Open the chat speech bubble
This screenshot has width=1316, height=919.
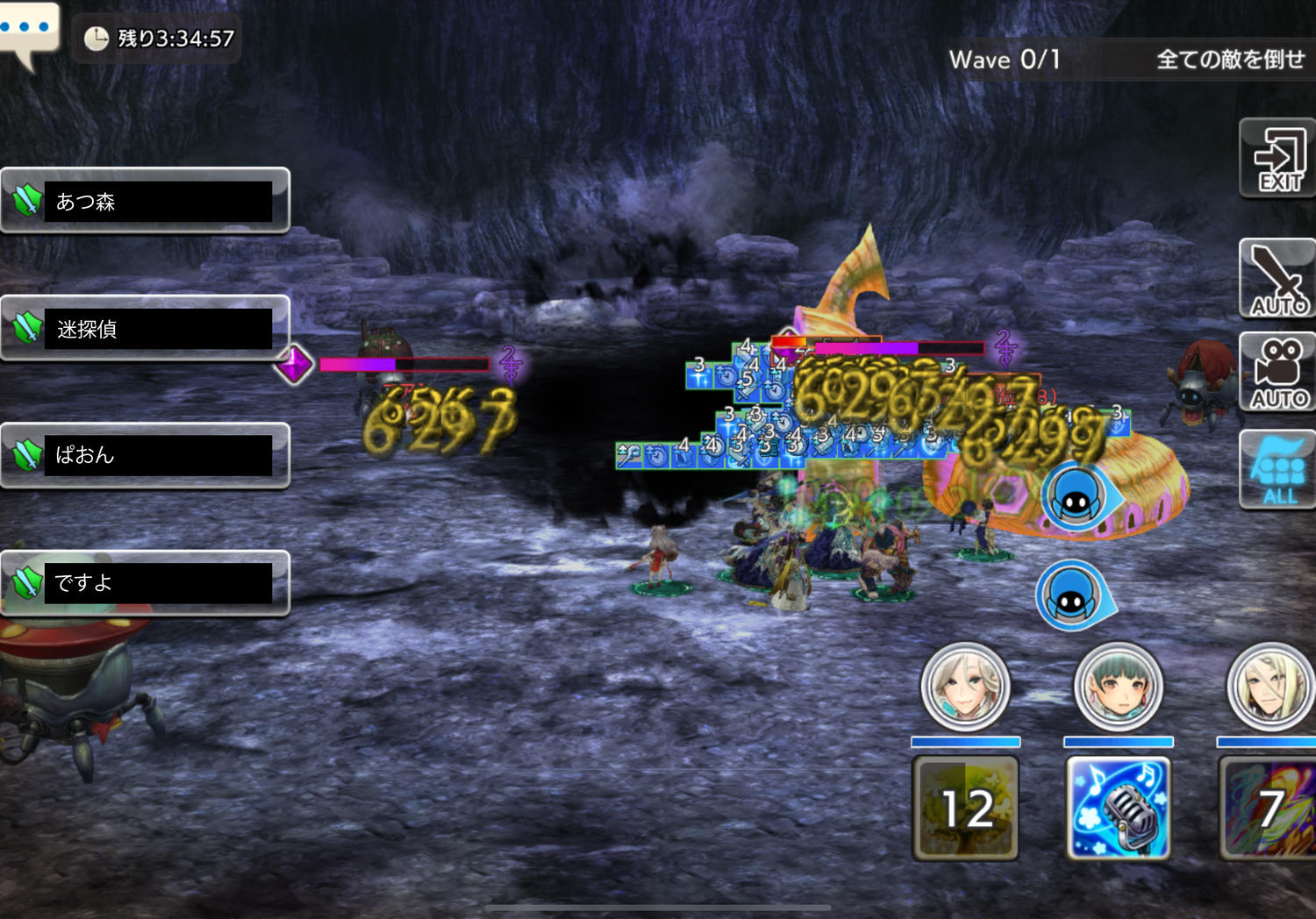coord(28,32)
